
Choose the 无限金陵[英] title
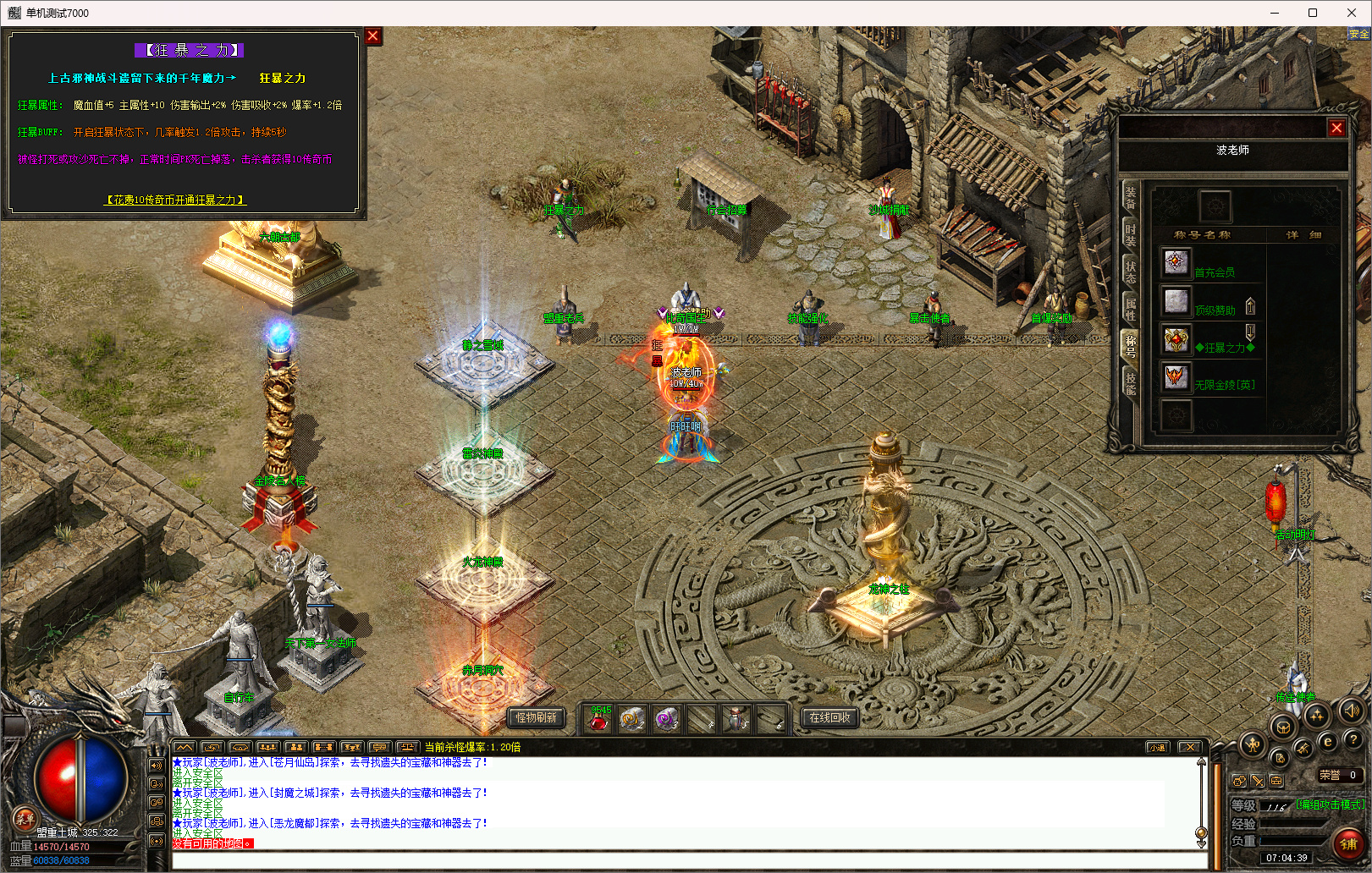coord(1224,385)
